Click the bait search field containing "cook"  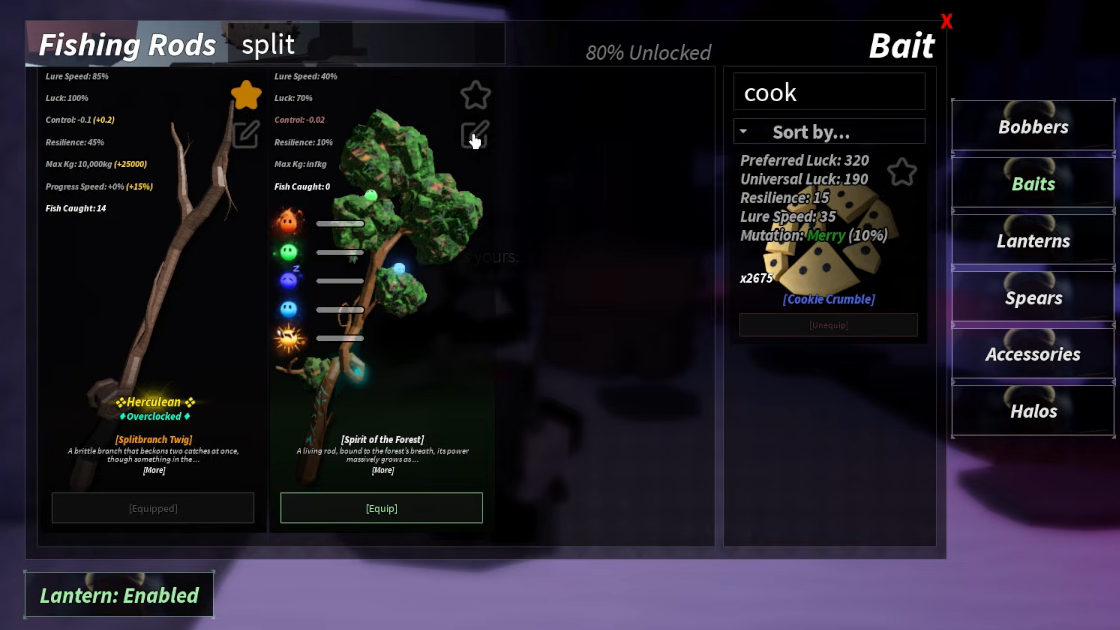pyautogui.click(x=829, y=92)
